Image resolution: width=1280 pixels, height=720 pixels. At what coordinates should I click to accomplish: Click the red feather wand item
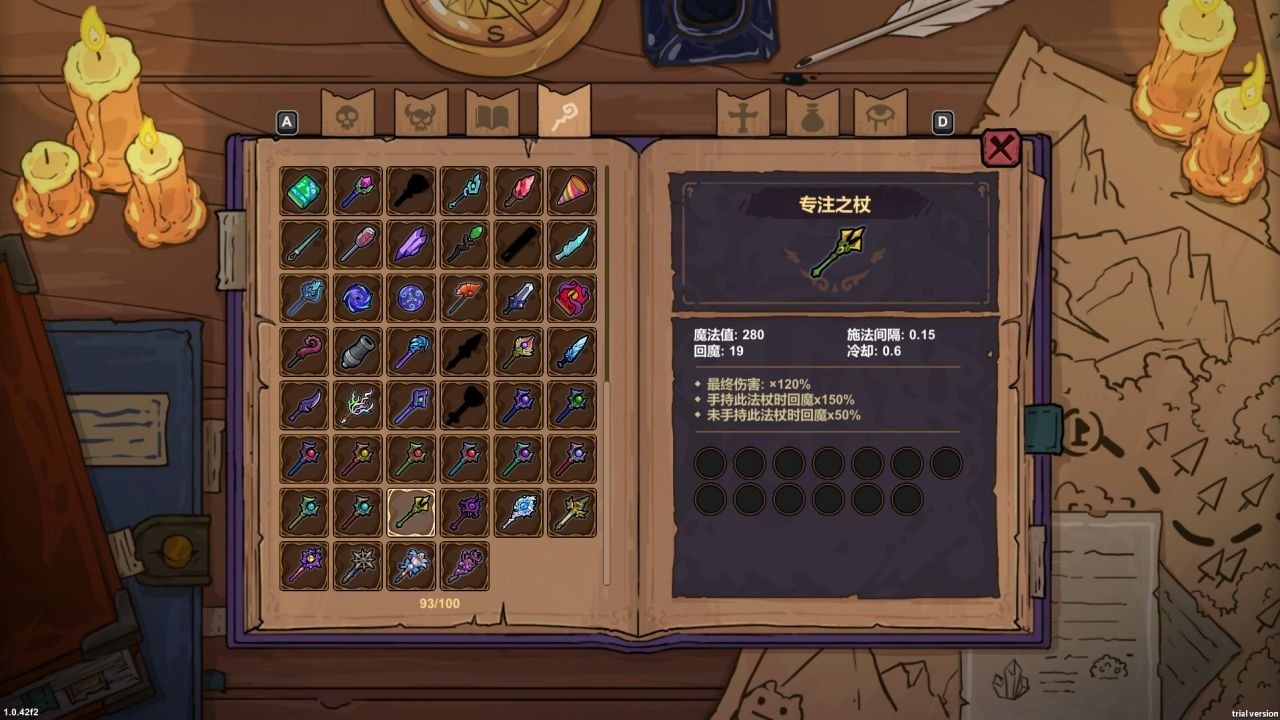click(x=517, y=191)
